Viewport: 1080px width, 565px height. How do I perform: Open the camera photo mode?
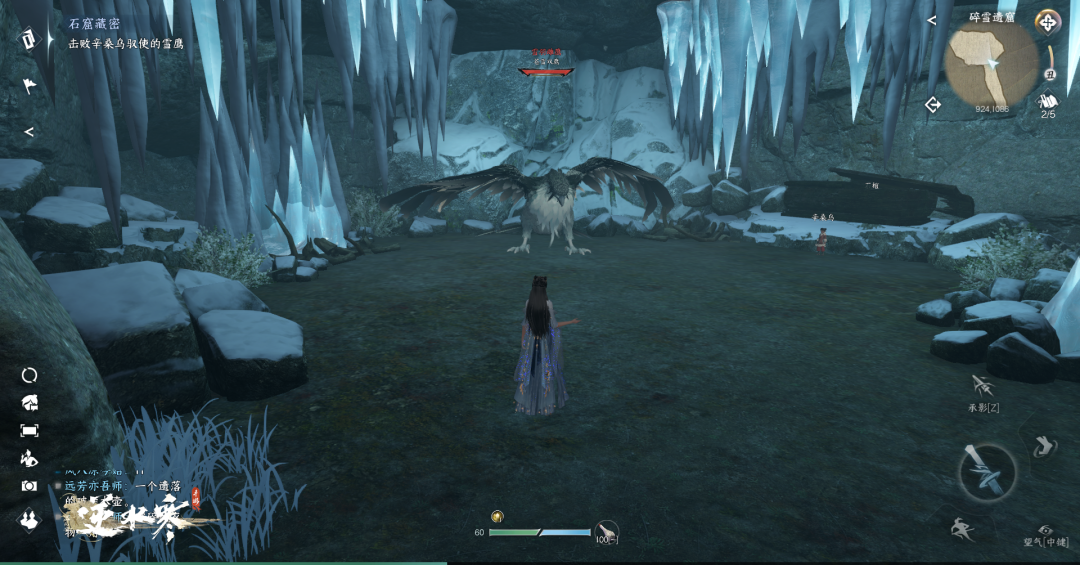click(30, 486)
